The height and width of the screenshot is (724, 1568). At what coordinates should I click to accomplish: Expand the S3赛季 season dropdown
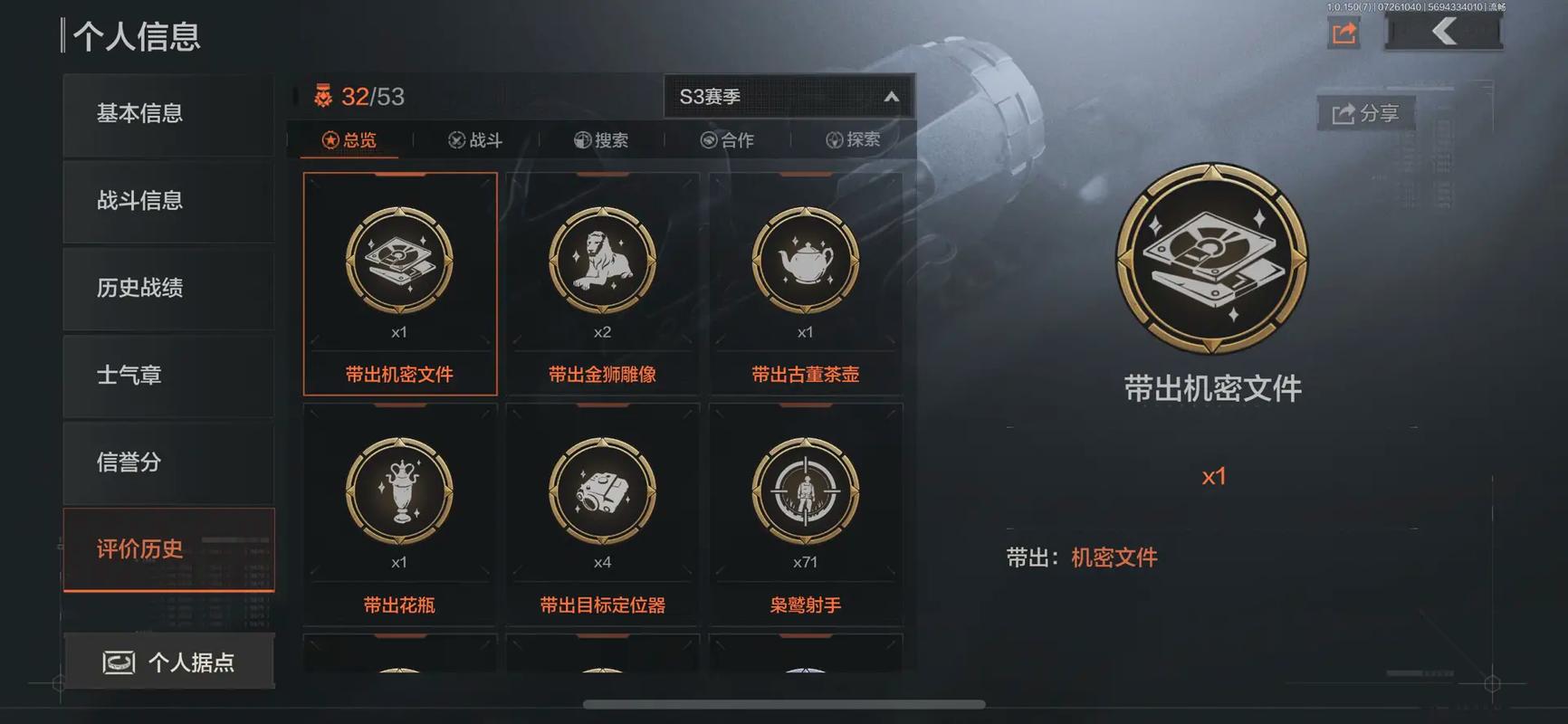coord(786,95)
